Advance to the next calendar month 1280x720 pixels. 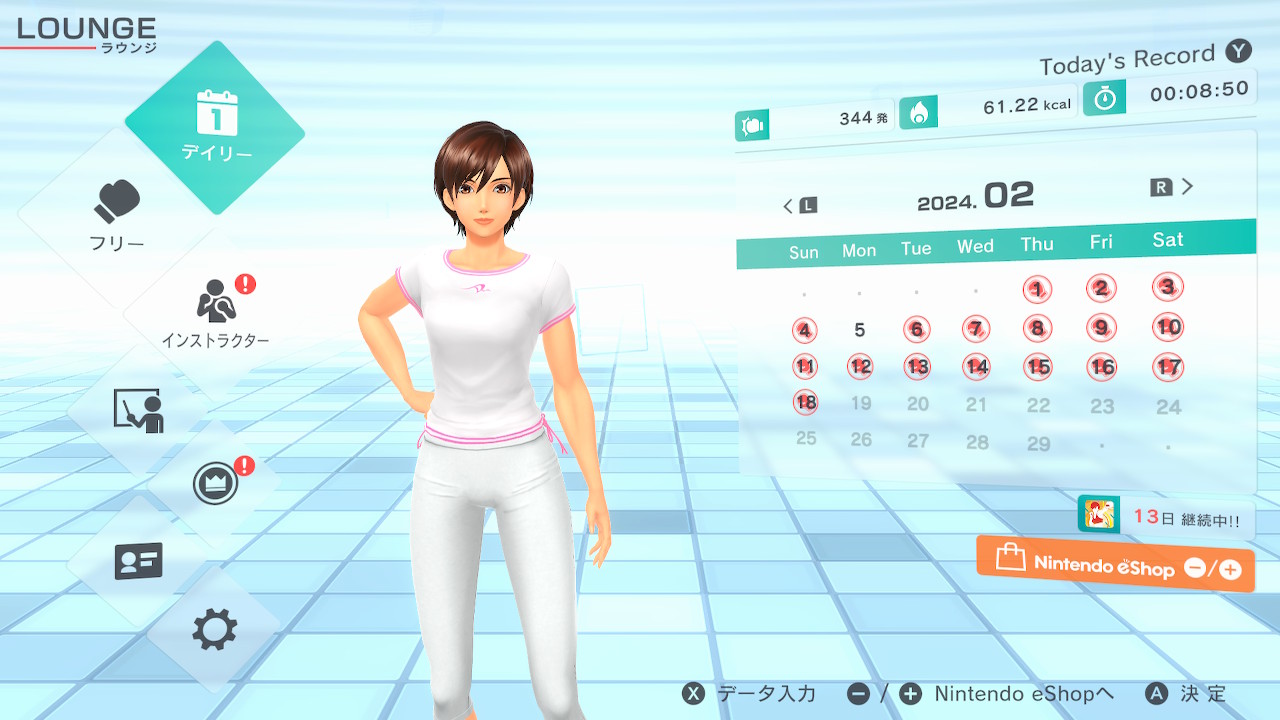click(1173, 187)
